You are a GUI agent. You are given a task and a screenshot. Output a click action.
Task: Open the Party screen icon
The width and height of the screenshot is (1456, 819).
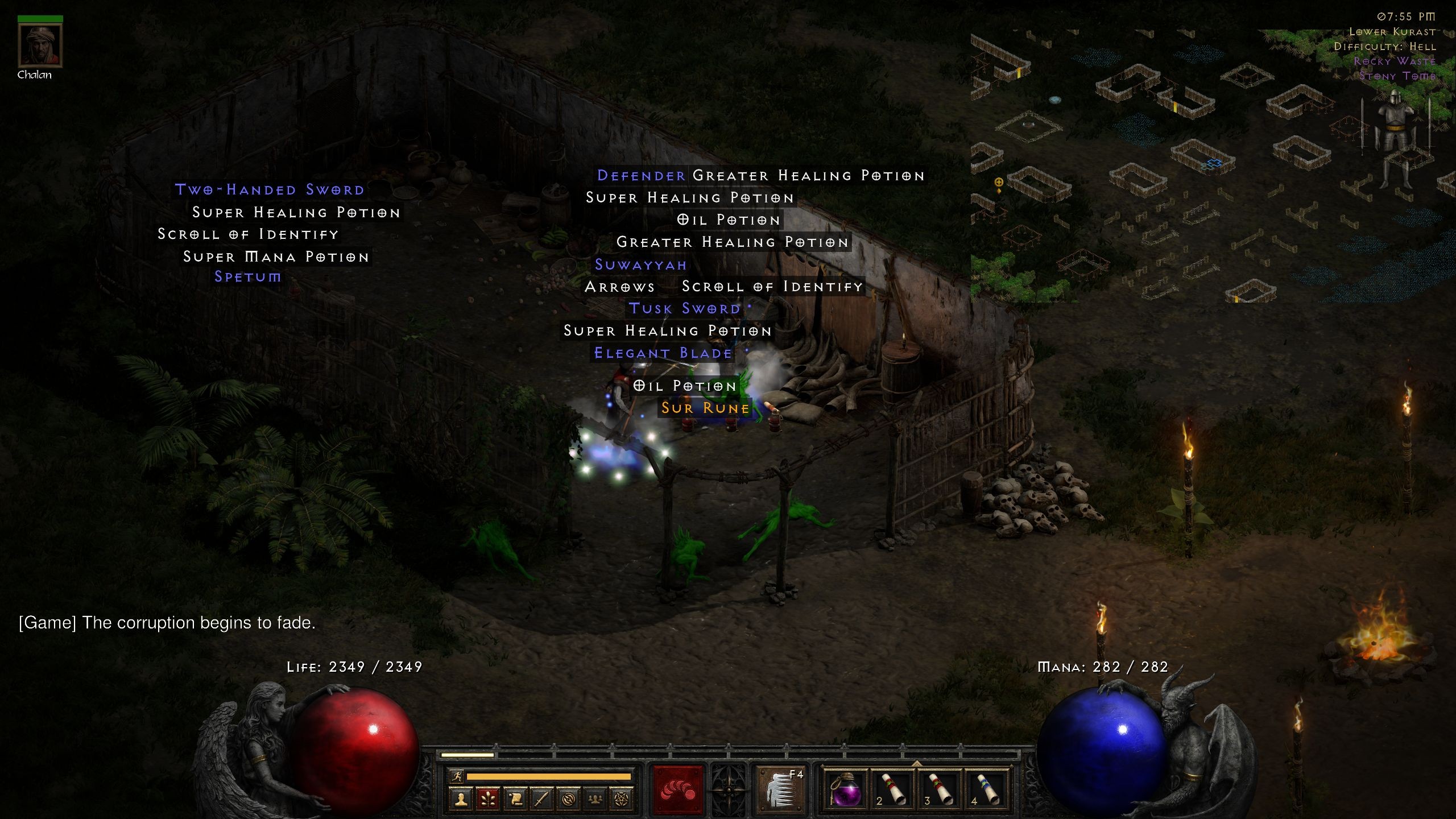pyautogui.click(x=597, y=799)
